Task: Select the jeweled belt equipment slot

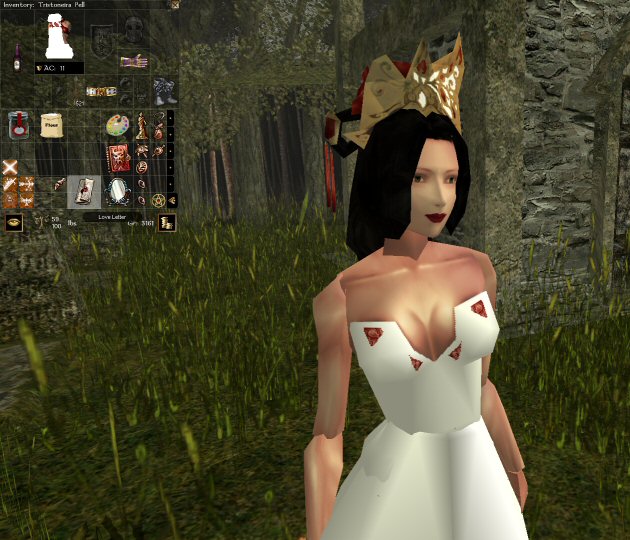Action: [102, 91]
